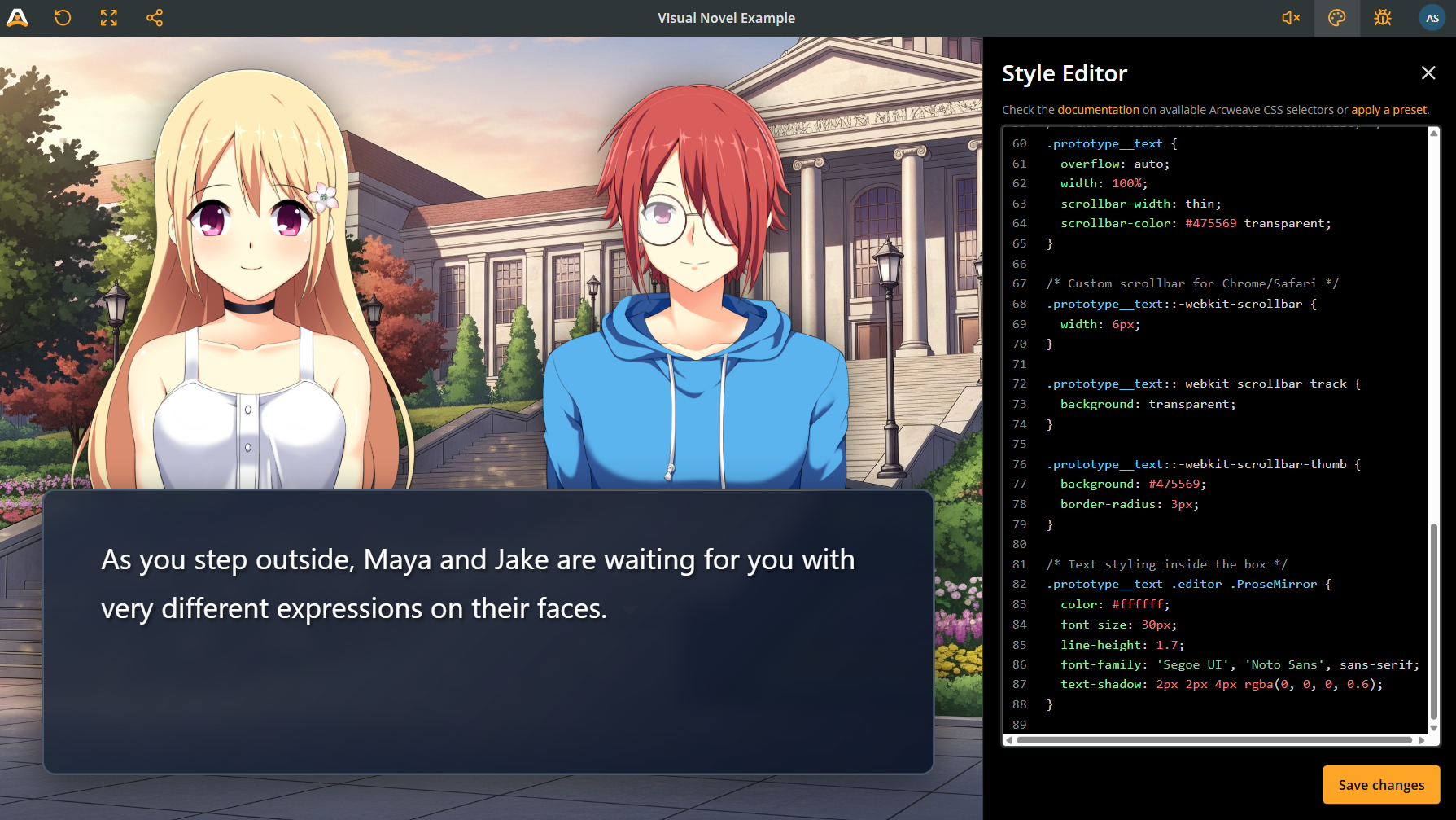Viewport: 1456px width, 820px height.
Task: Save changes in the Style Editor
Action: pos(1380,785)
